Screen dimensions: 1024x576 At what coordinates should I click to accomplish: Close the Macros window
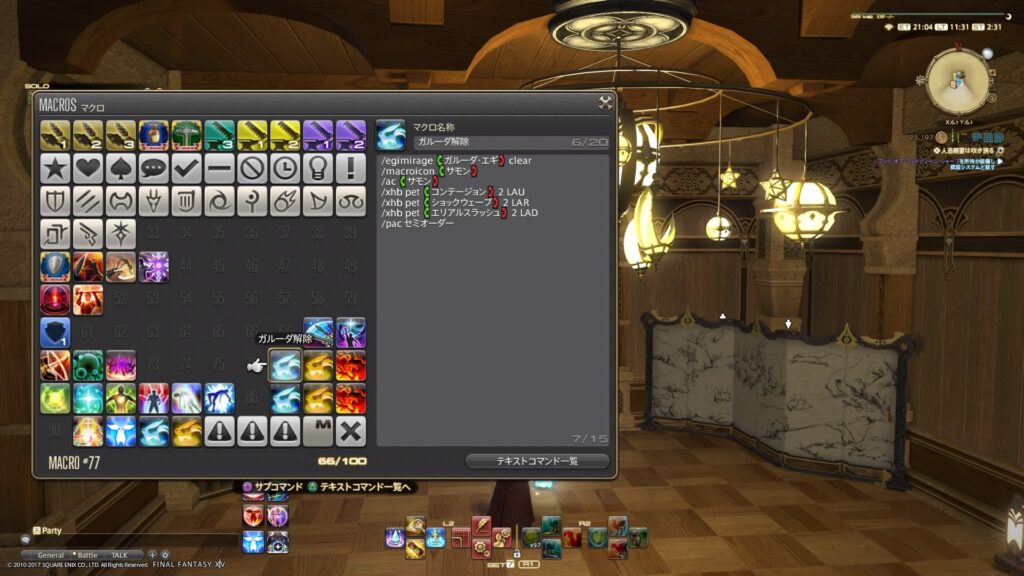(x=605, y=102)
